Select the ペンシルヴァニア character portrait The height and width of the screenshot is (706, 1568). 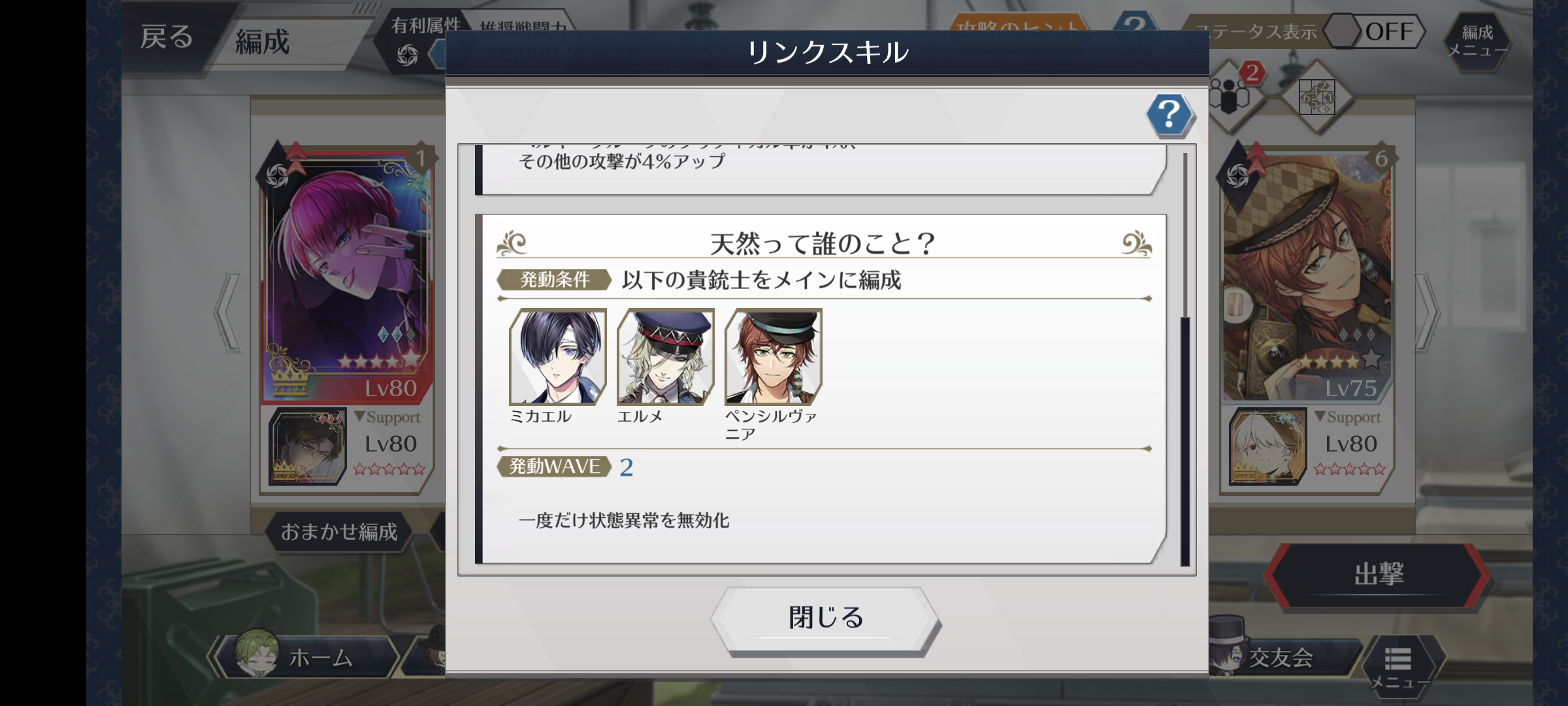774,357
